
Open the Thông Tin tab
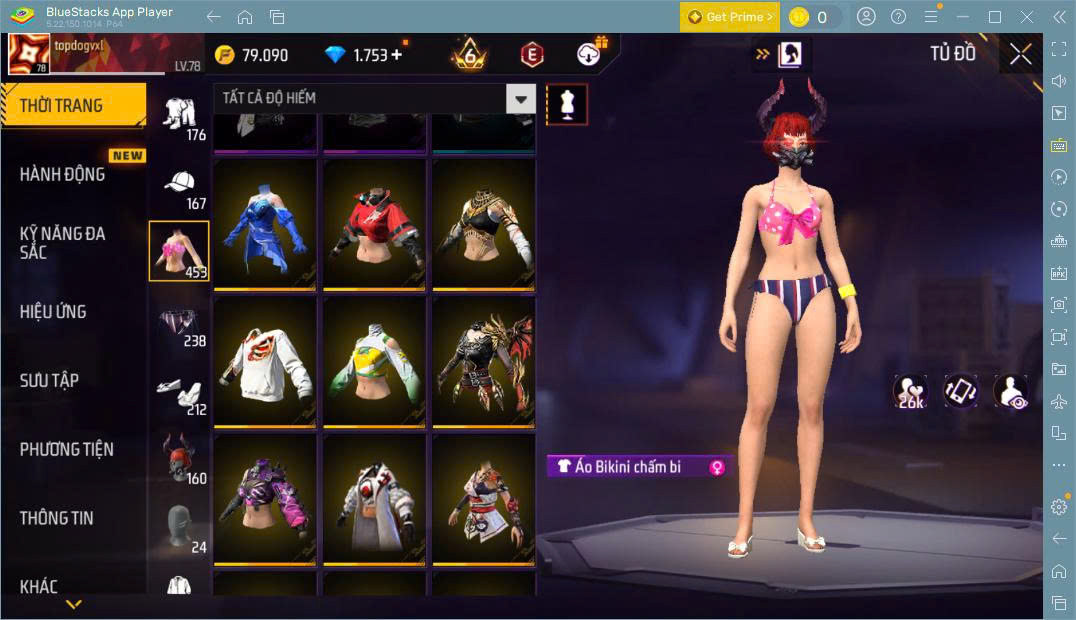click(x=56, y=518)
